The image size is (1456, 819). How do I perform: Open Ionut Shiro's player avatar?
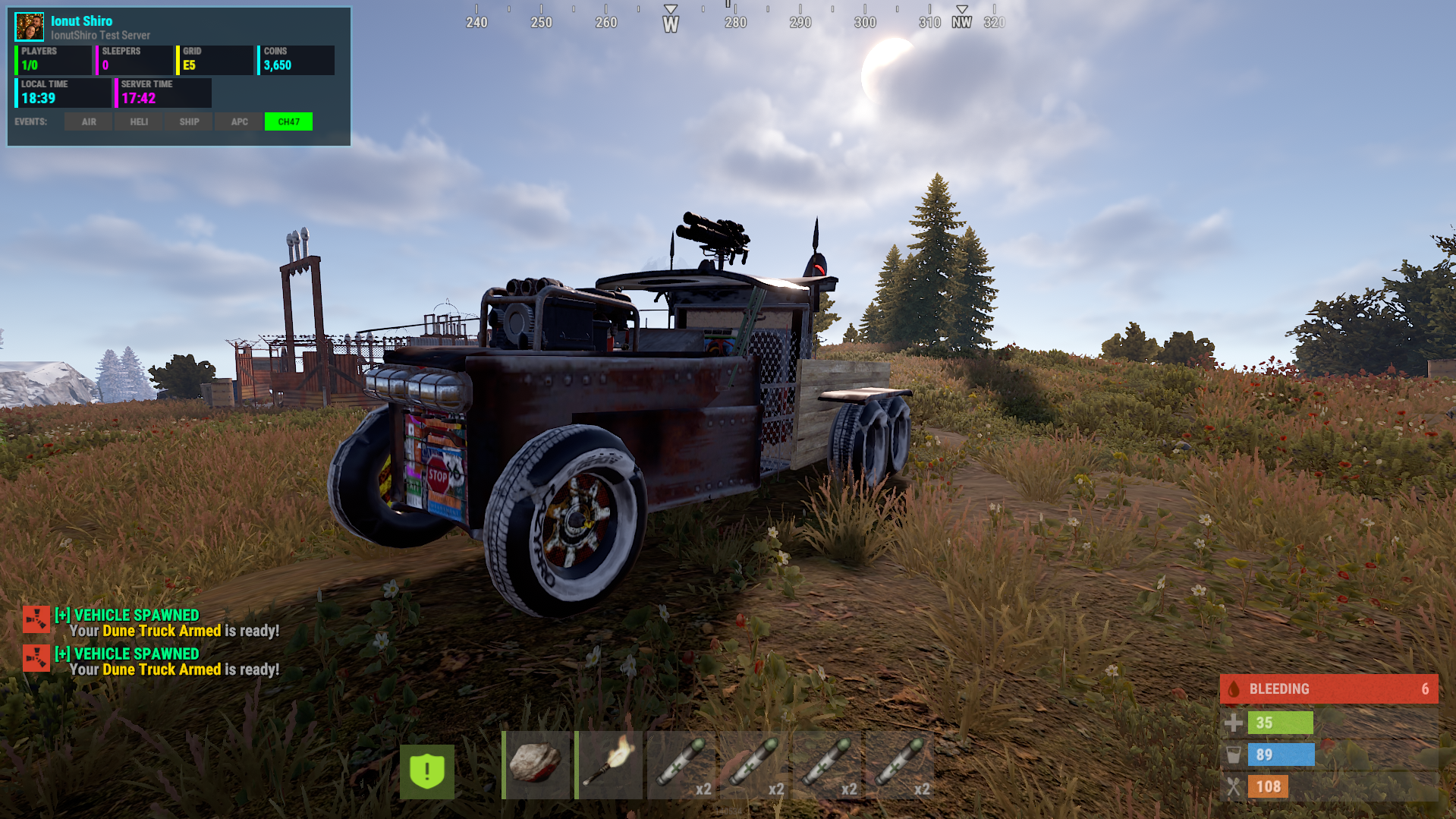pyautogui.click(x=30, y=27)
